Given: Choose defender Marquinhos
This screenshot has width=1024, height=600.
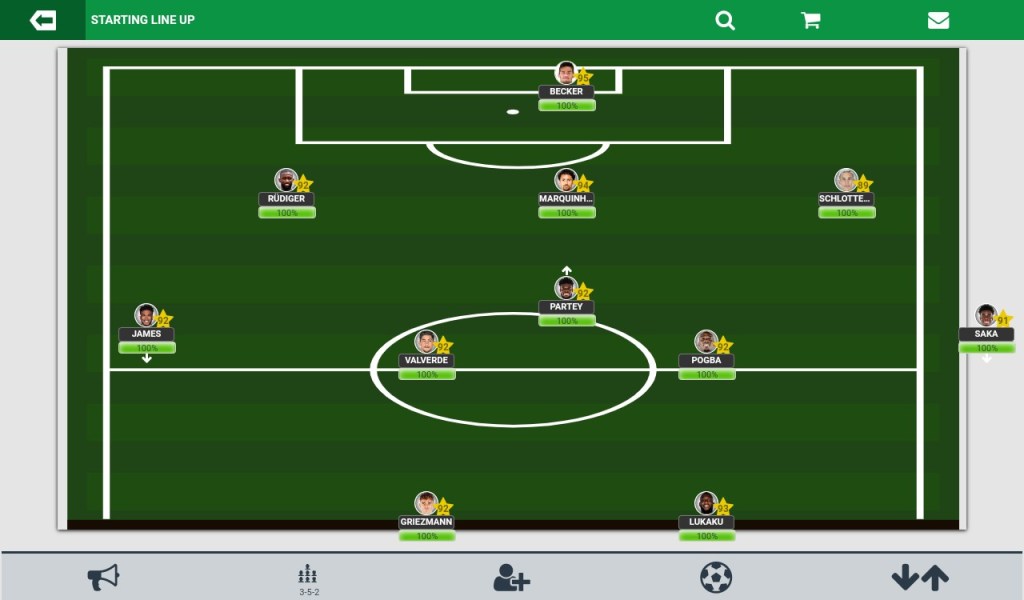Looking at the screenshot, I should 567,182.
